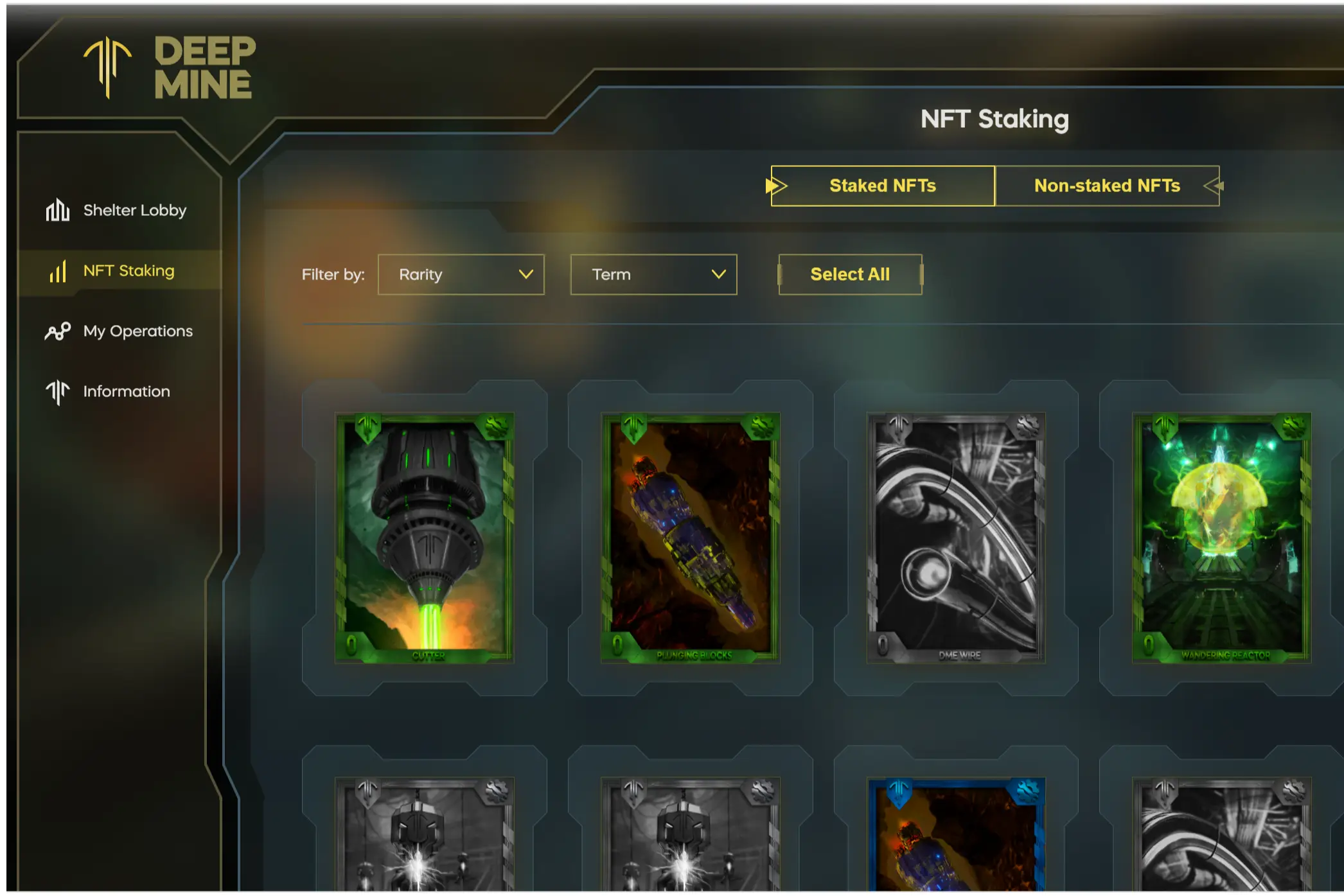Click the Shelter Lobby sidebar icon
Image resolution: width=1344 pixels, height=896 pixels.
[58, 210]
